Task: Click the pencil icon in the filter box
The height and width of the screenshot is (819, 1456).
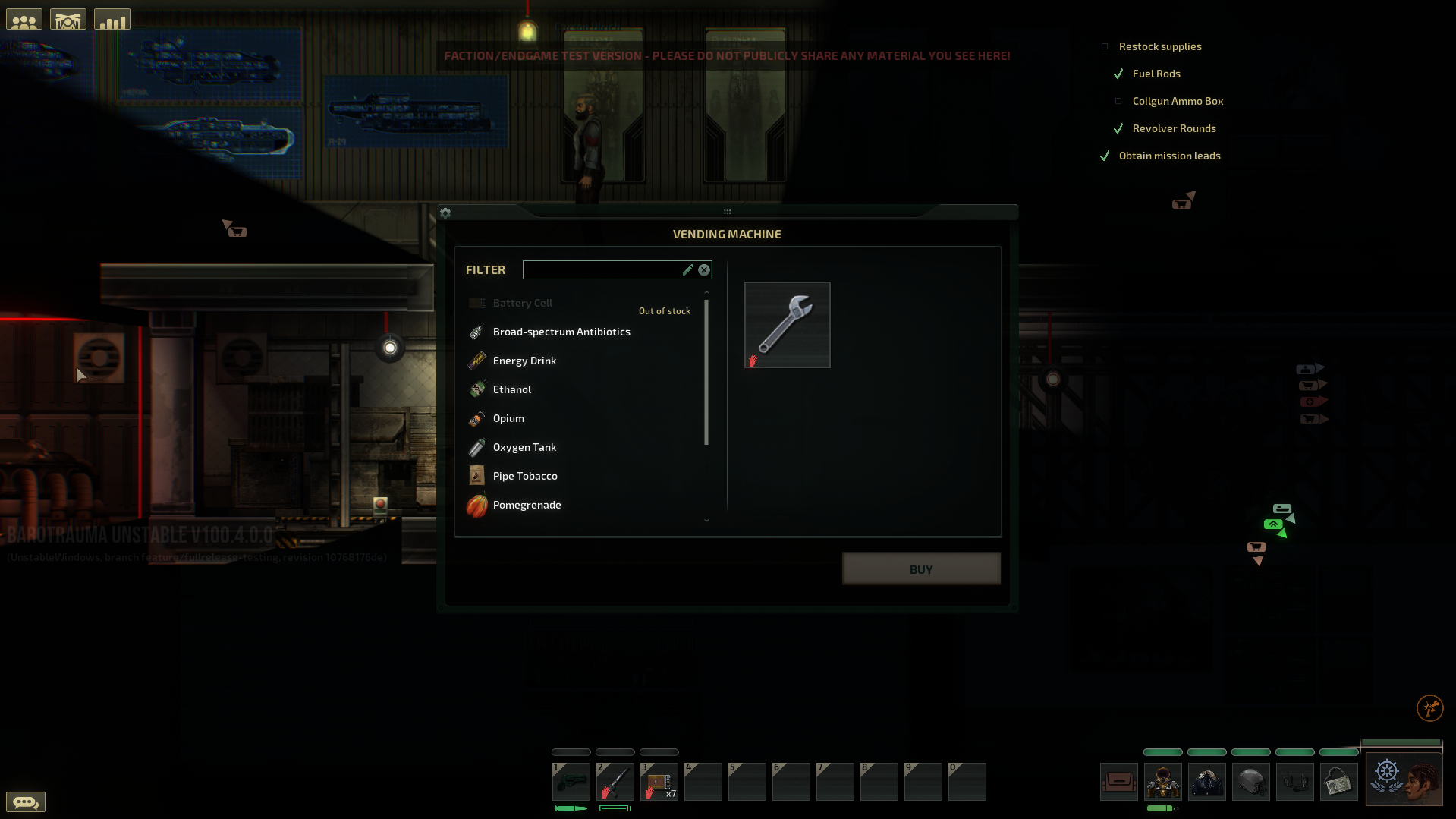Action: click(x=687, y=269)
